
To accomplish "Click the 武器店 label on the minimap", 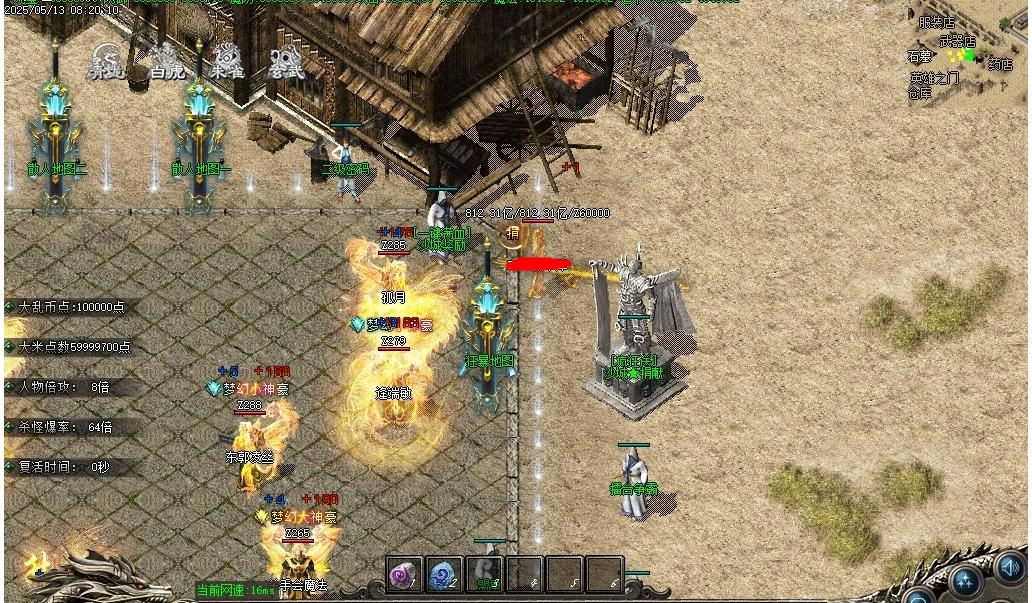I will [x=957, y=42].
